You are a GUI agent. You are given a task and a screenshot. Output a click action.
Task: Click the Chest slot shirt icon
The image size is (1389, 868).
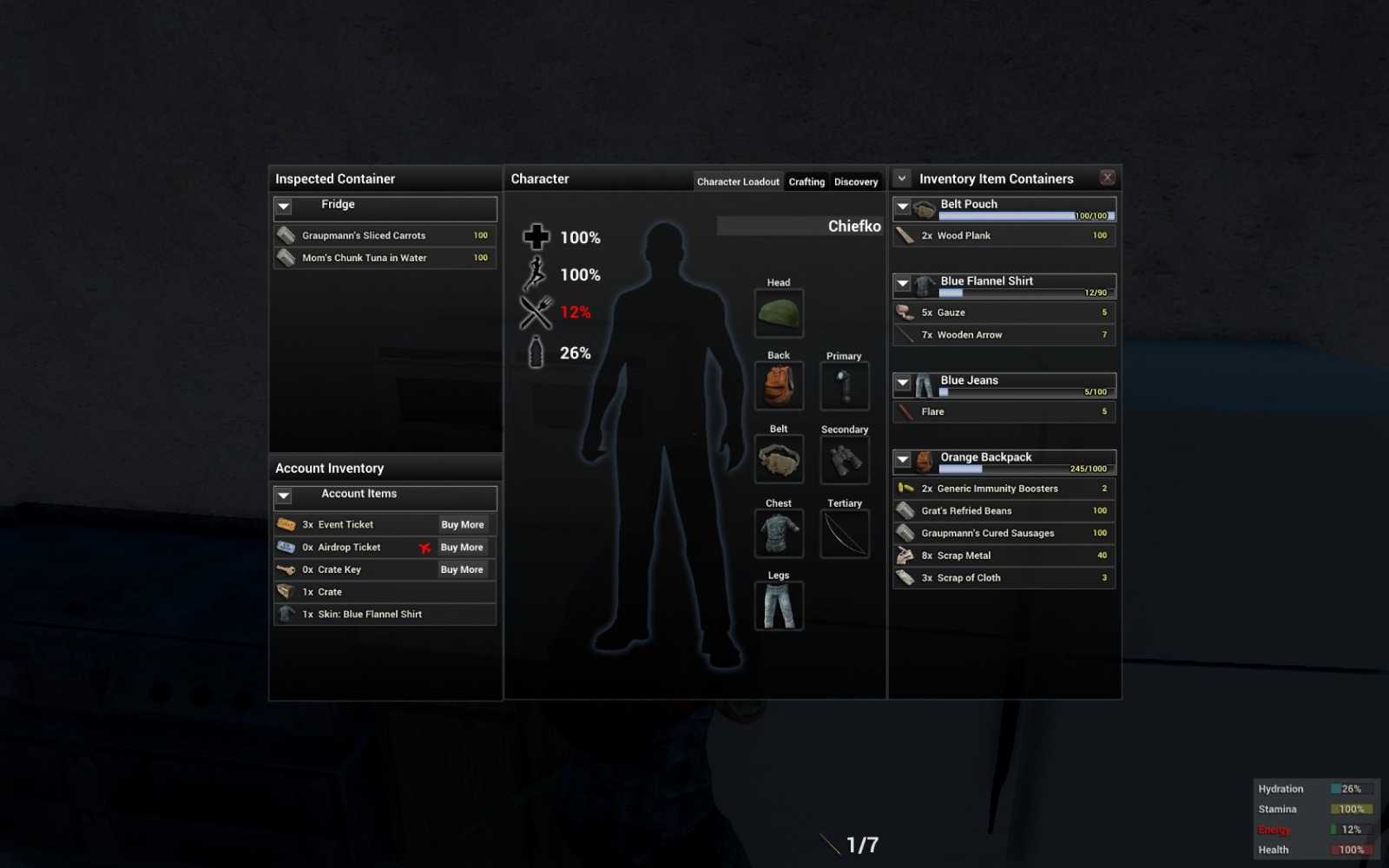(x=778, y=533)
